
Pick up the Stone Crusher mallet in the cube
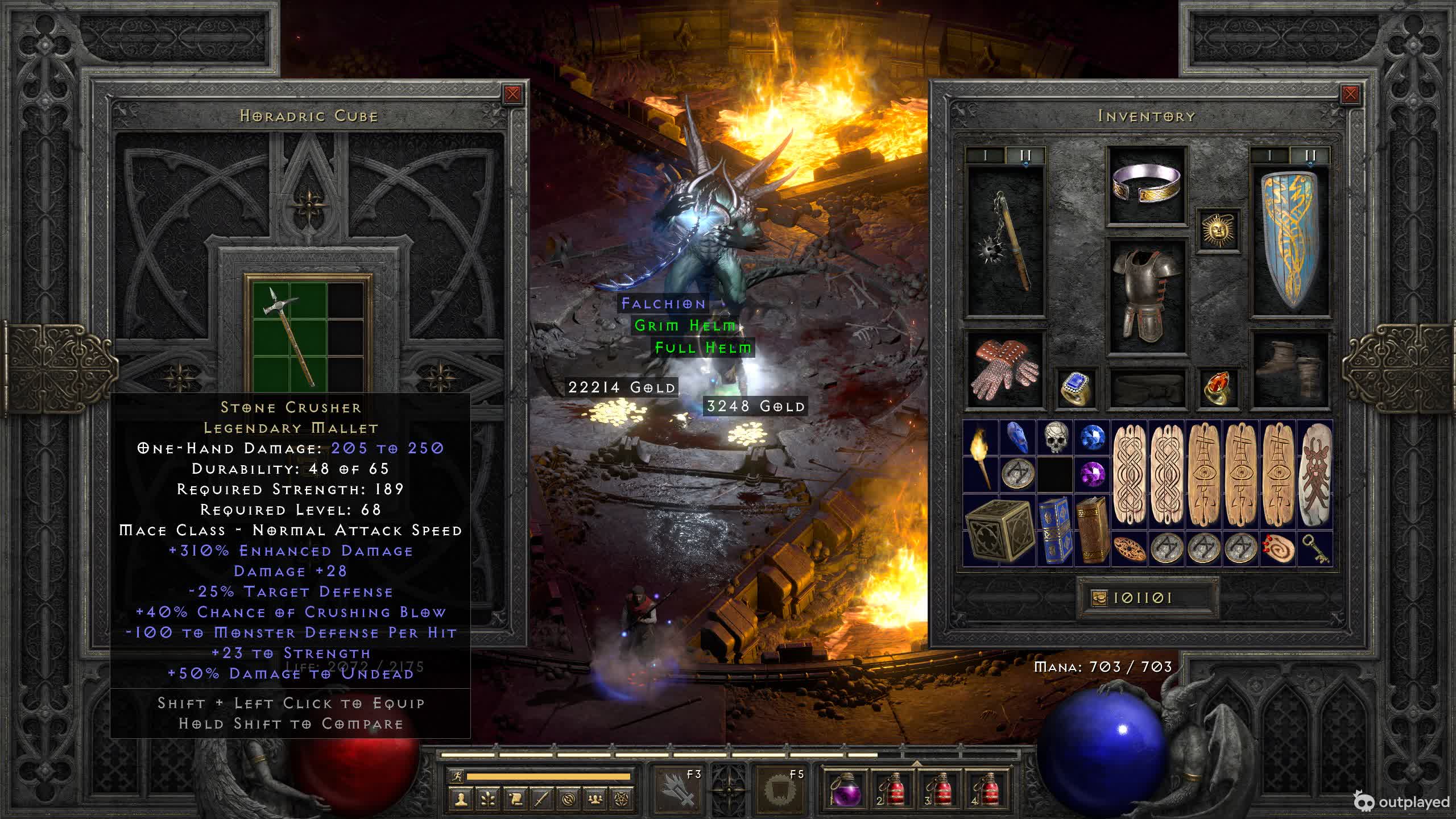coord(289,336)
